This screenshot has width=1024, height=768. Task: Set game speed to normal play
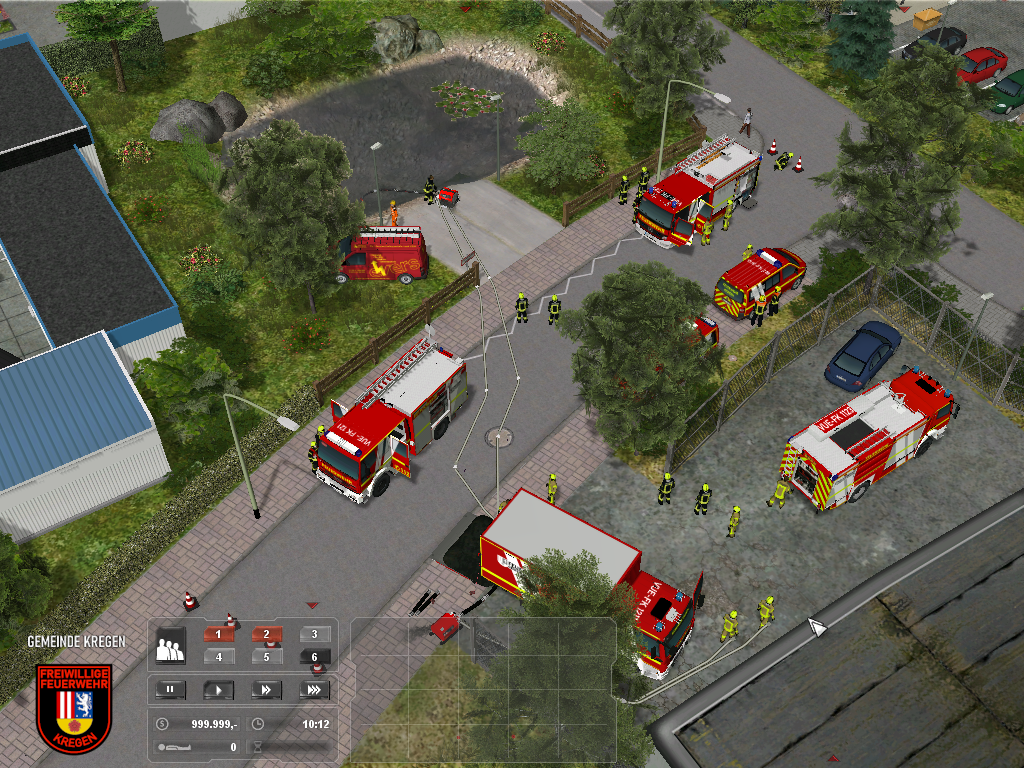(218, 690)
